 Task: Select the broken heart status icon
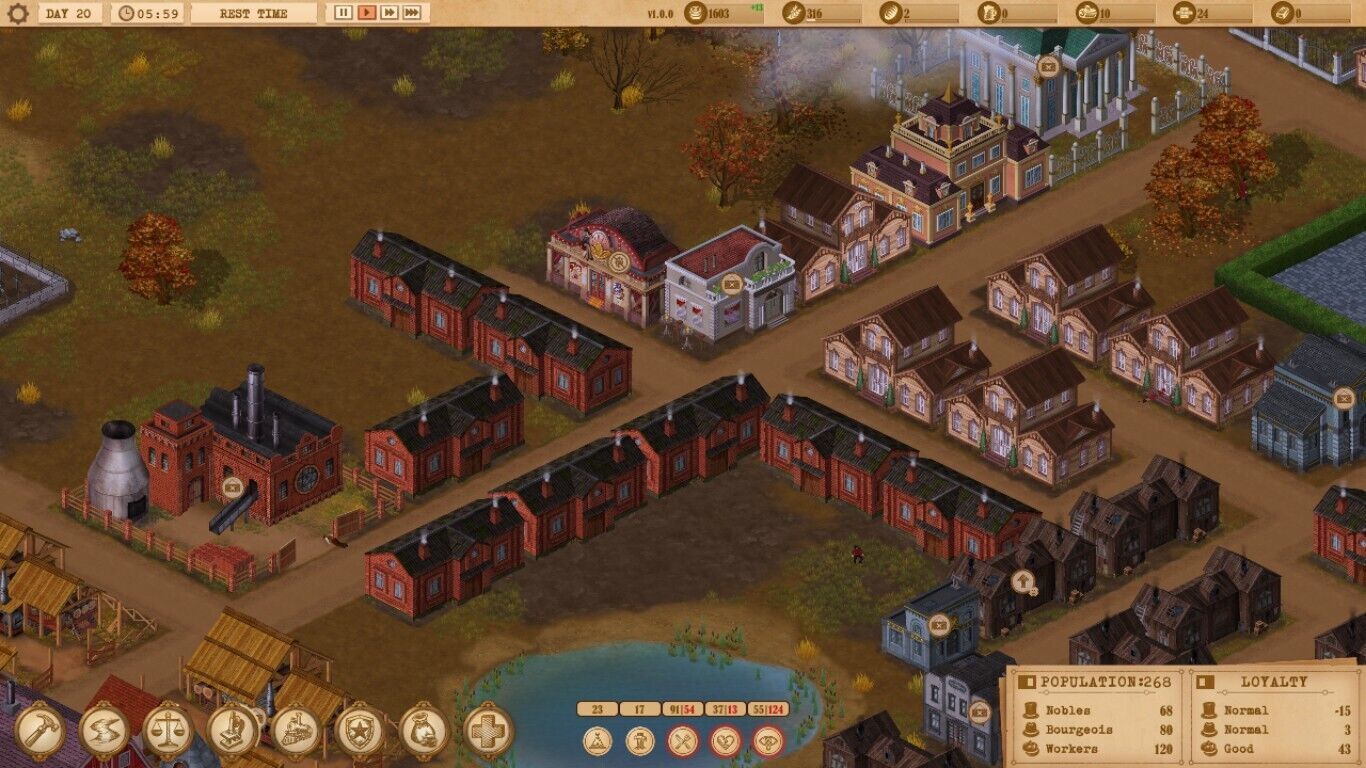click(726, 742)
